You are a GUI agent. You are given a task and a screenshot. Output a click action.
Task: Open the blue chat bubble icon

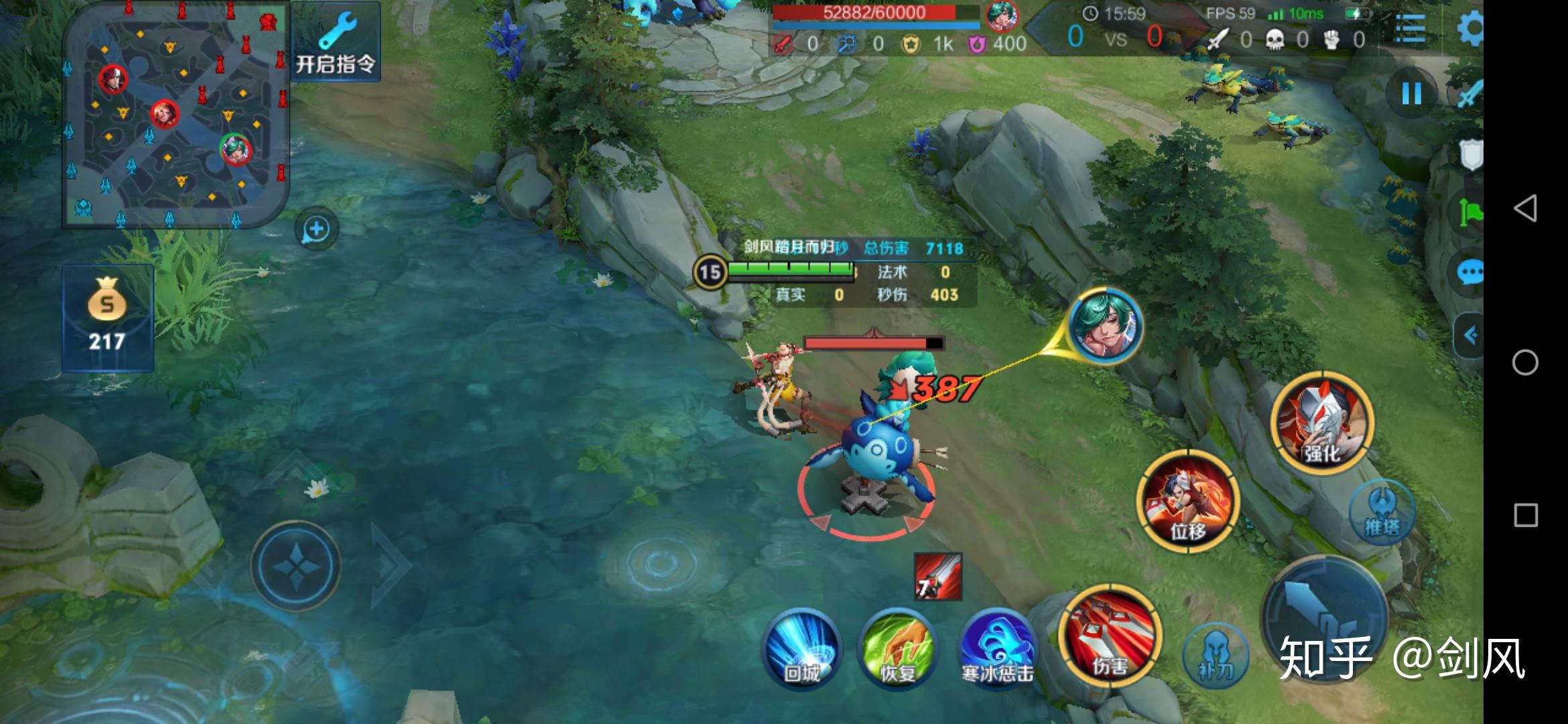(x=1470, y=273)
